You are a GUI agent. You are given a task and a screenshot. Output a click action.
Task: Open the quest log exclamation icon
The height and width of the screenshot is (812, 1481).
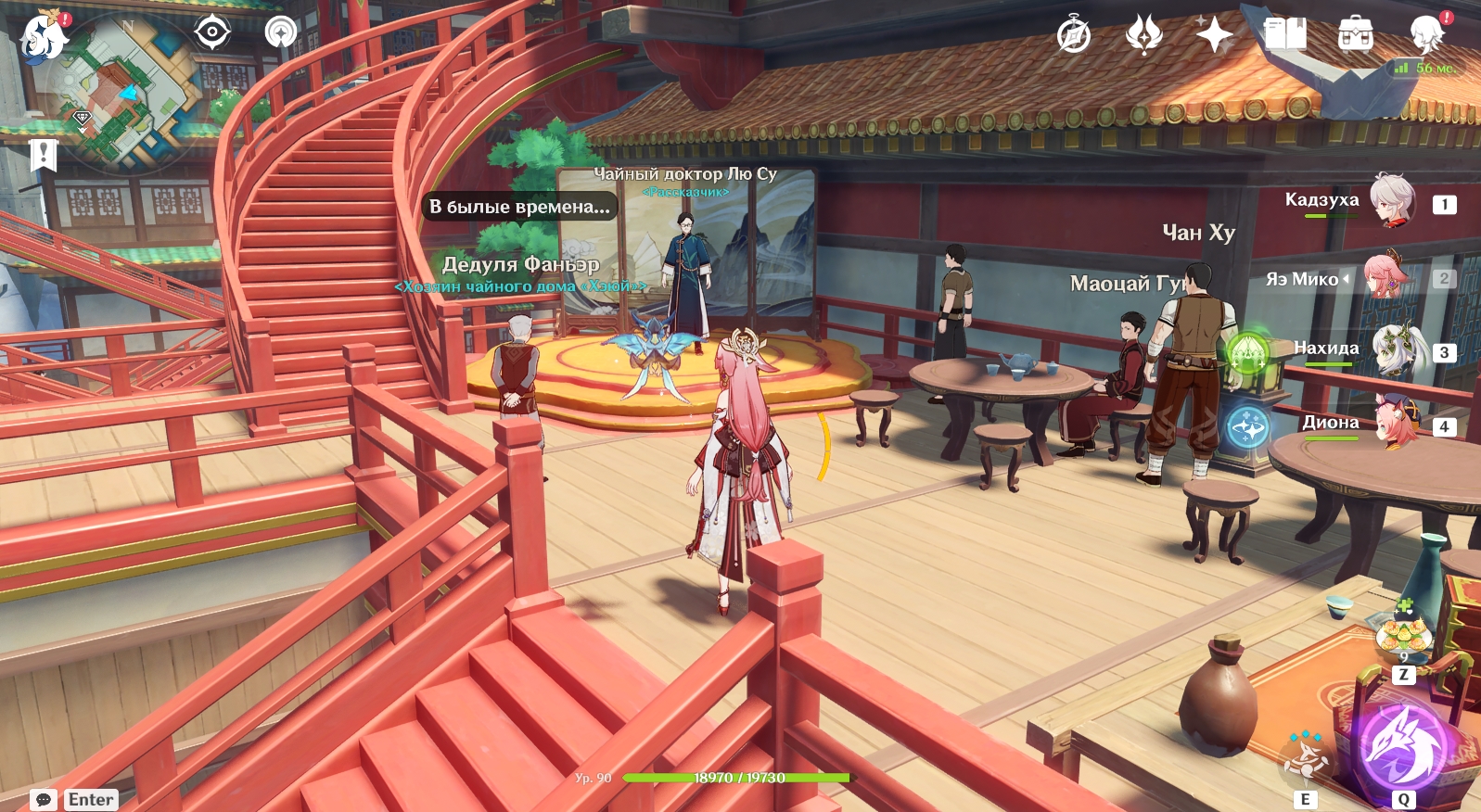(x=43, y=155)
